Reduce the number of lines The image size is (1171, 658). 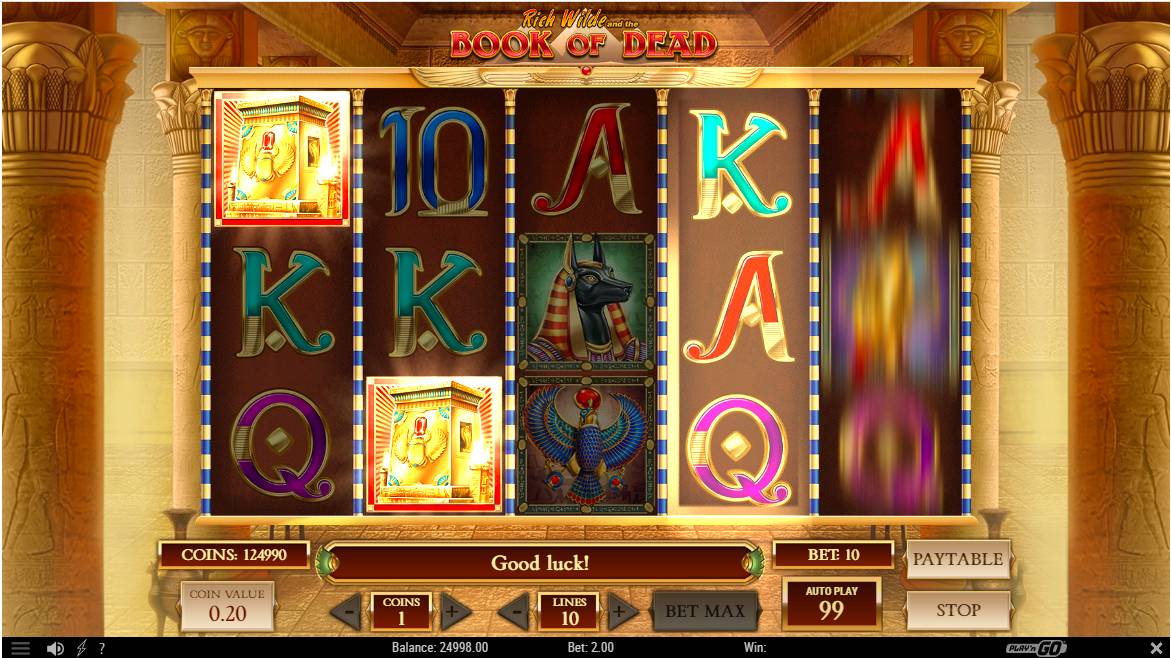coord(513,611)
